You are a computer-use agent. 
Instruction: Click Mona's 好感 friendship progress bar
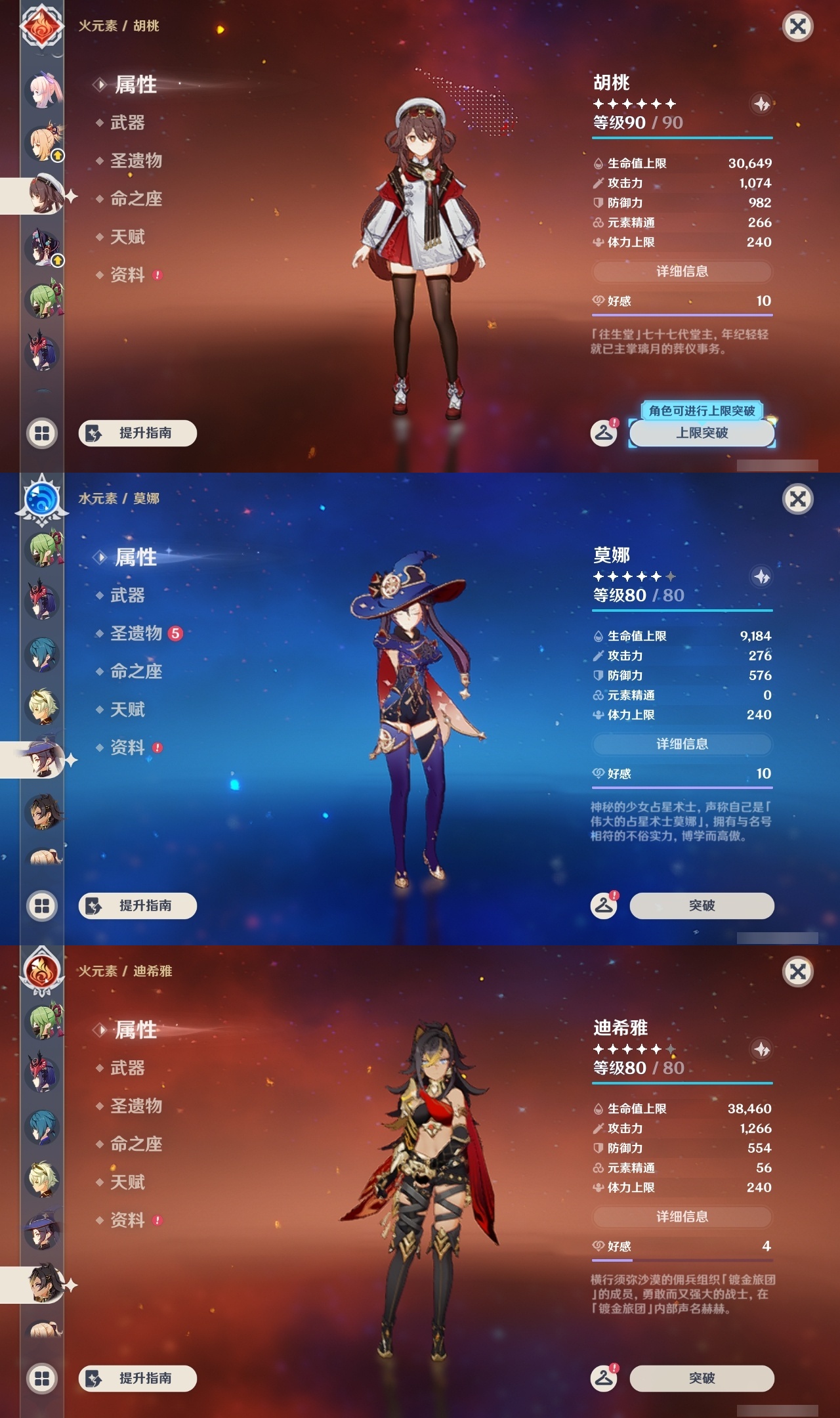click(682, 786)
